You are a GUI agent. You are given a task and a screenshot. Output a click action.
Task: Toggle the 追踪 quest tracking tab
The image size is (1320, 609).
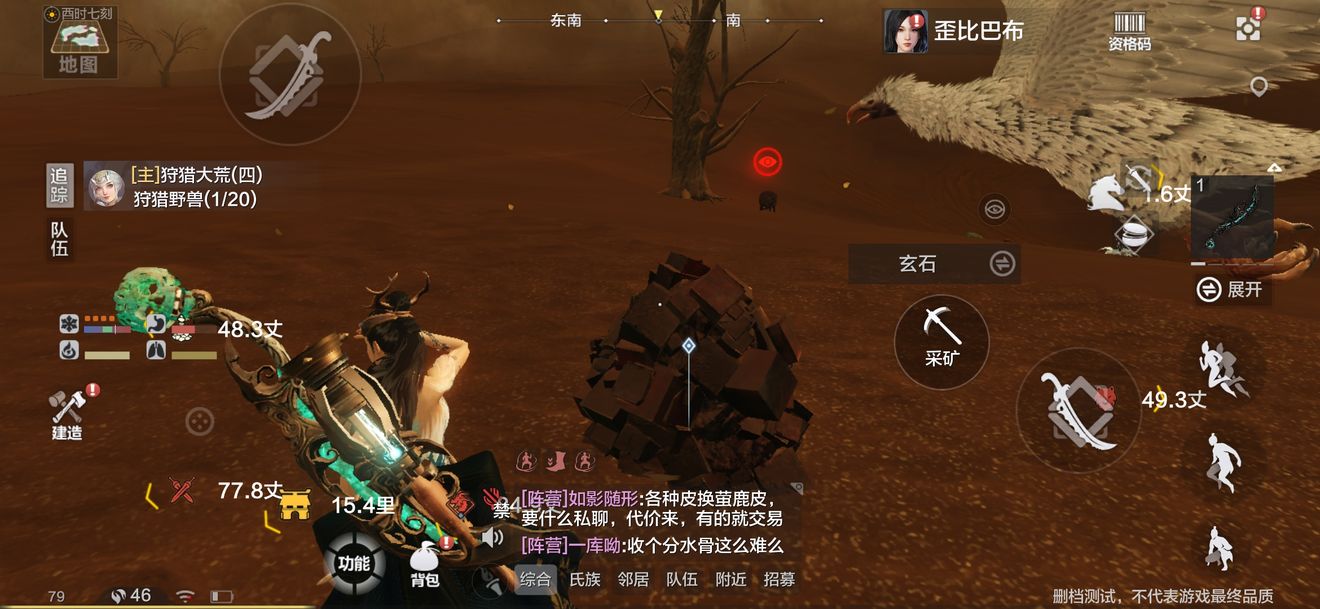tap(60, 185)
